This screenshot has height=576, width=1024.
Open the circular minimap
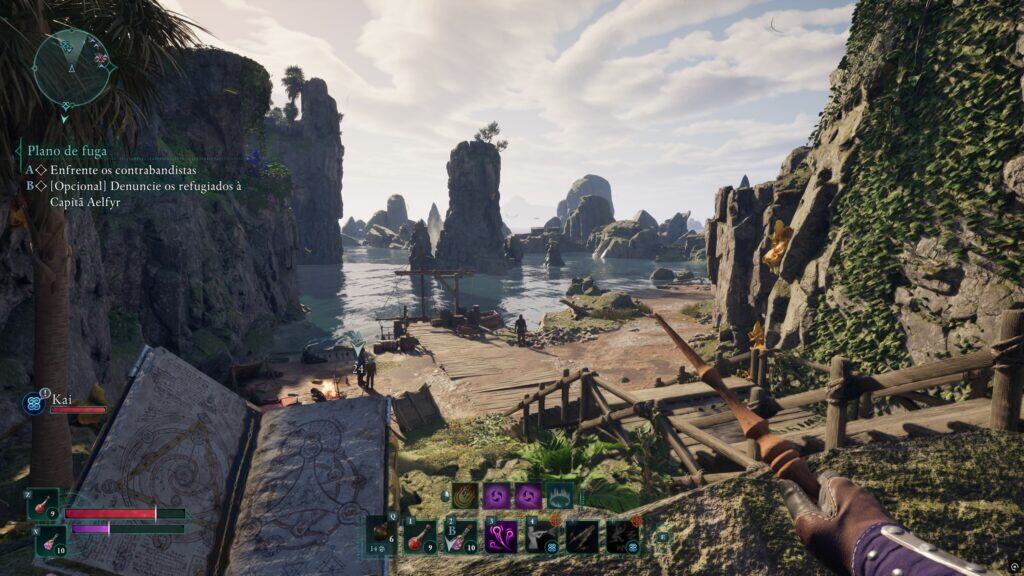click(x=72, y=64)
